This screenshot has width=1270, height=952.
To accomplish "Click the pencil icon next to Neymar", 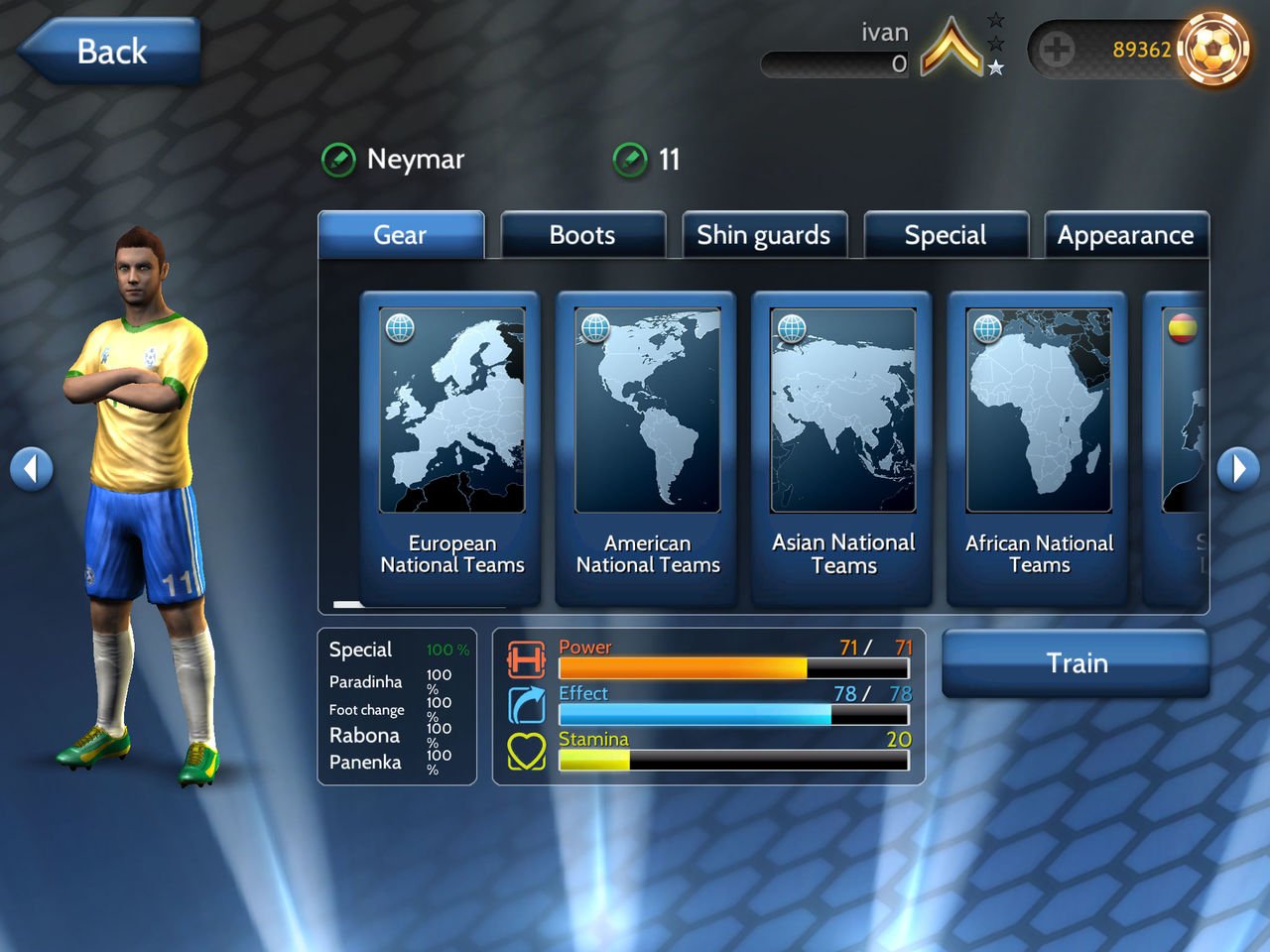I will [x=338, y=159].
